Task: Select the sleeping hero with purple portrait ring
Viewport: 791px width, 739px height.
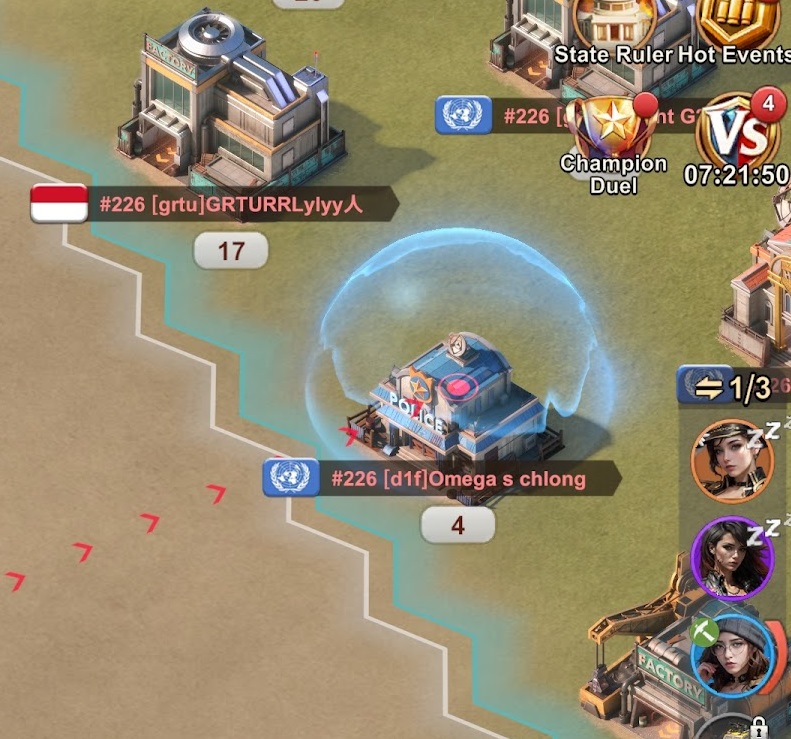Action: point(733,557)
